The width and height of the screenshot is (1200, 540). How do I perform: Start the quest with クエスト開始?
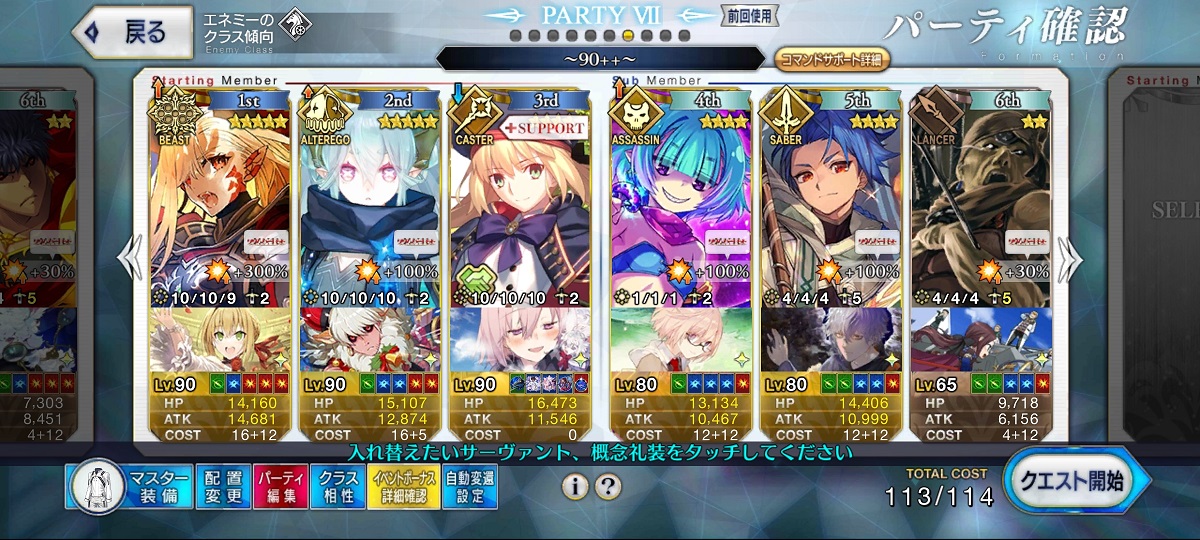[1073, 481]
